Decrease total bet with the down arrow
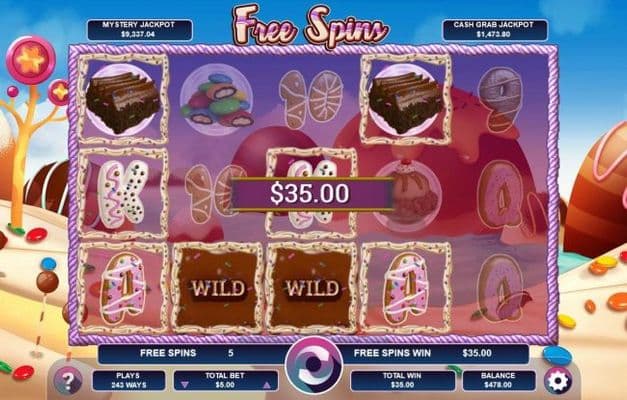Viewport: 627px width, 400px height. point(182,384)
